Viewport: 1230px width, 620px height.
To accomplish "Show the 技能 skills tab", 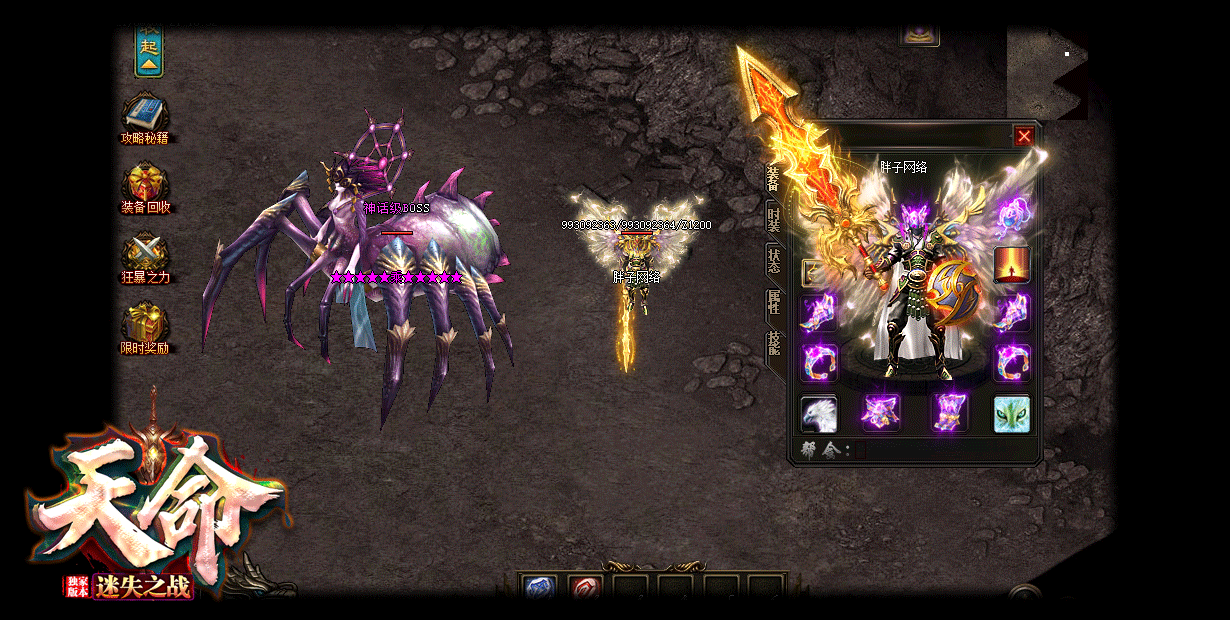I will 774,343.
